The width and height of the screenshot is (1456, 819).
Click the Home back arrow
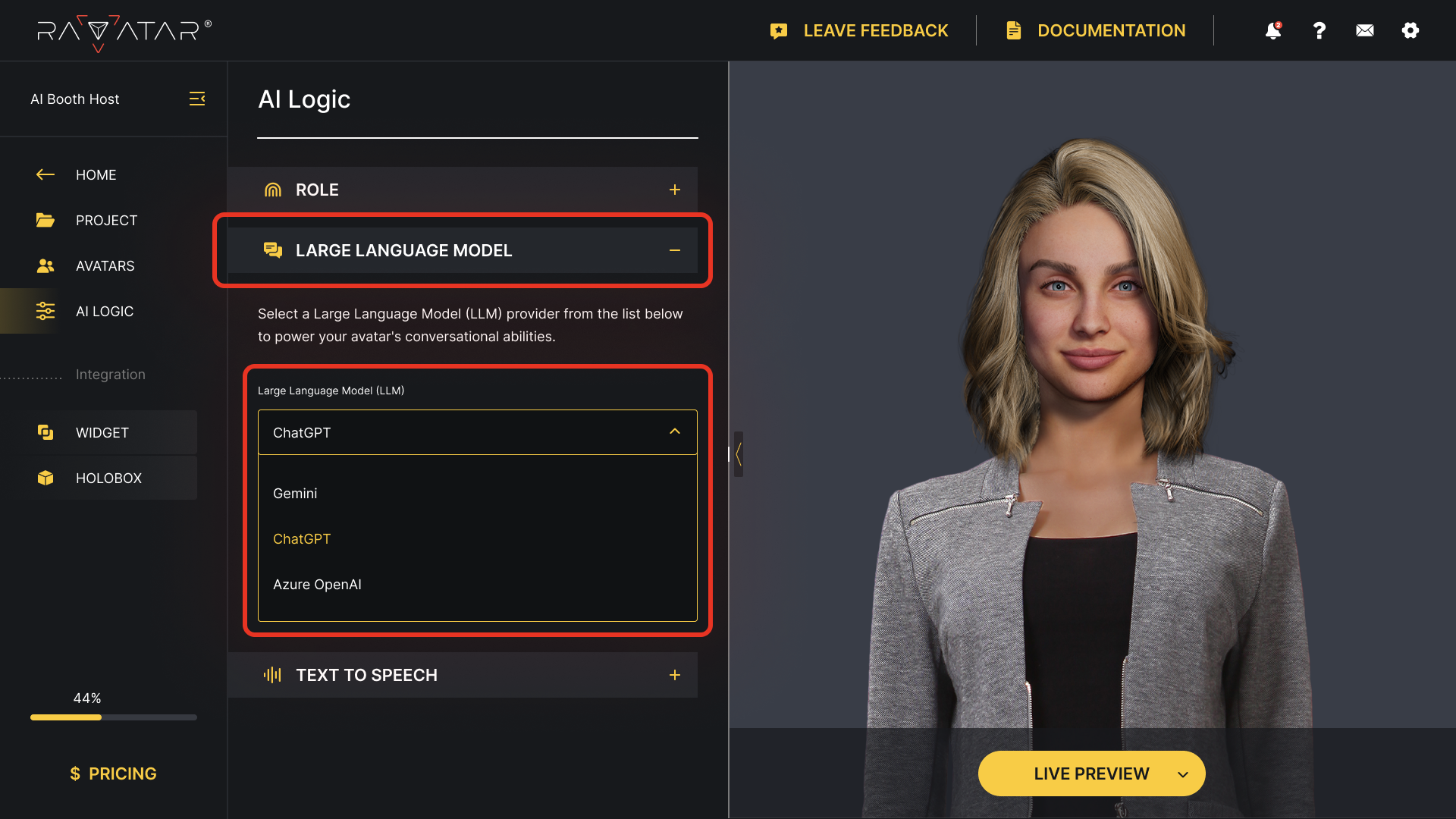tap(45, 174)
